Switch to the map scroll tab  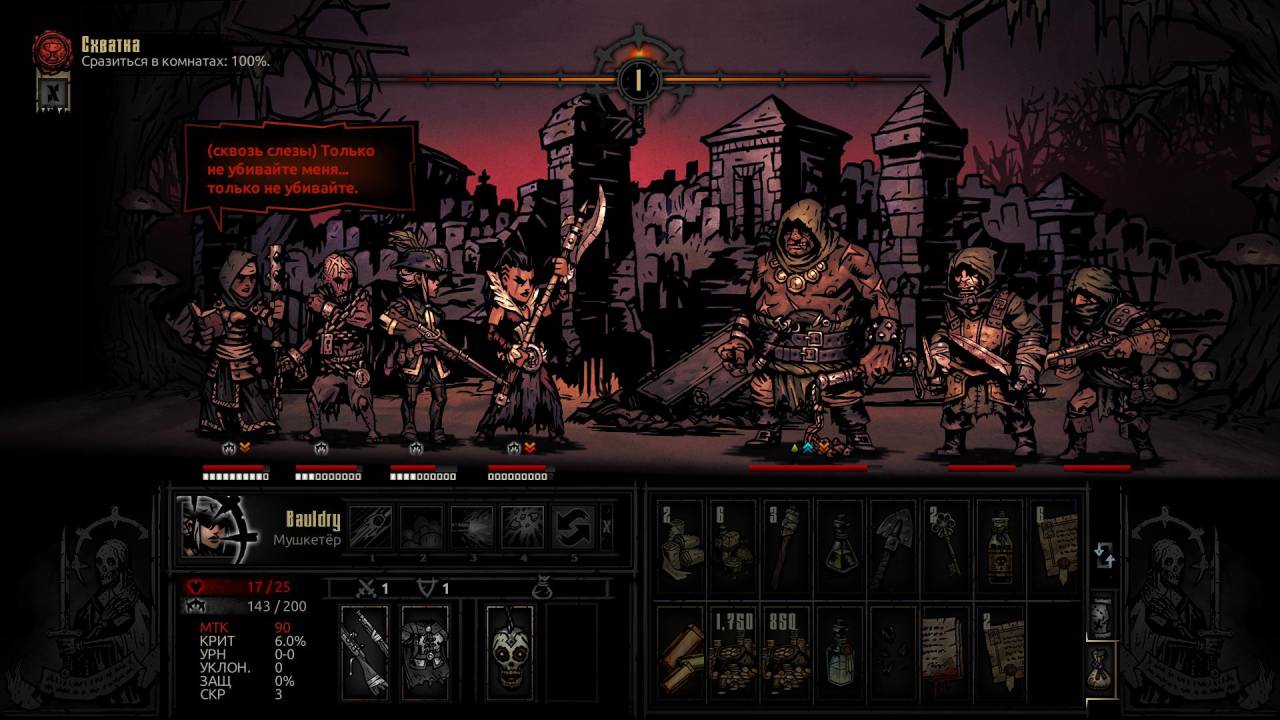[1100, 612]
